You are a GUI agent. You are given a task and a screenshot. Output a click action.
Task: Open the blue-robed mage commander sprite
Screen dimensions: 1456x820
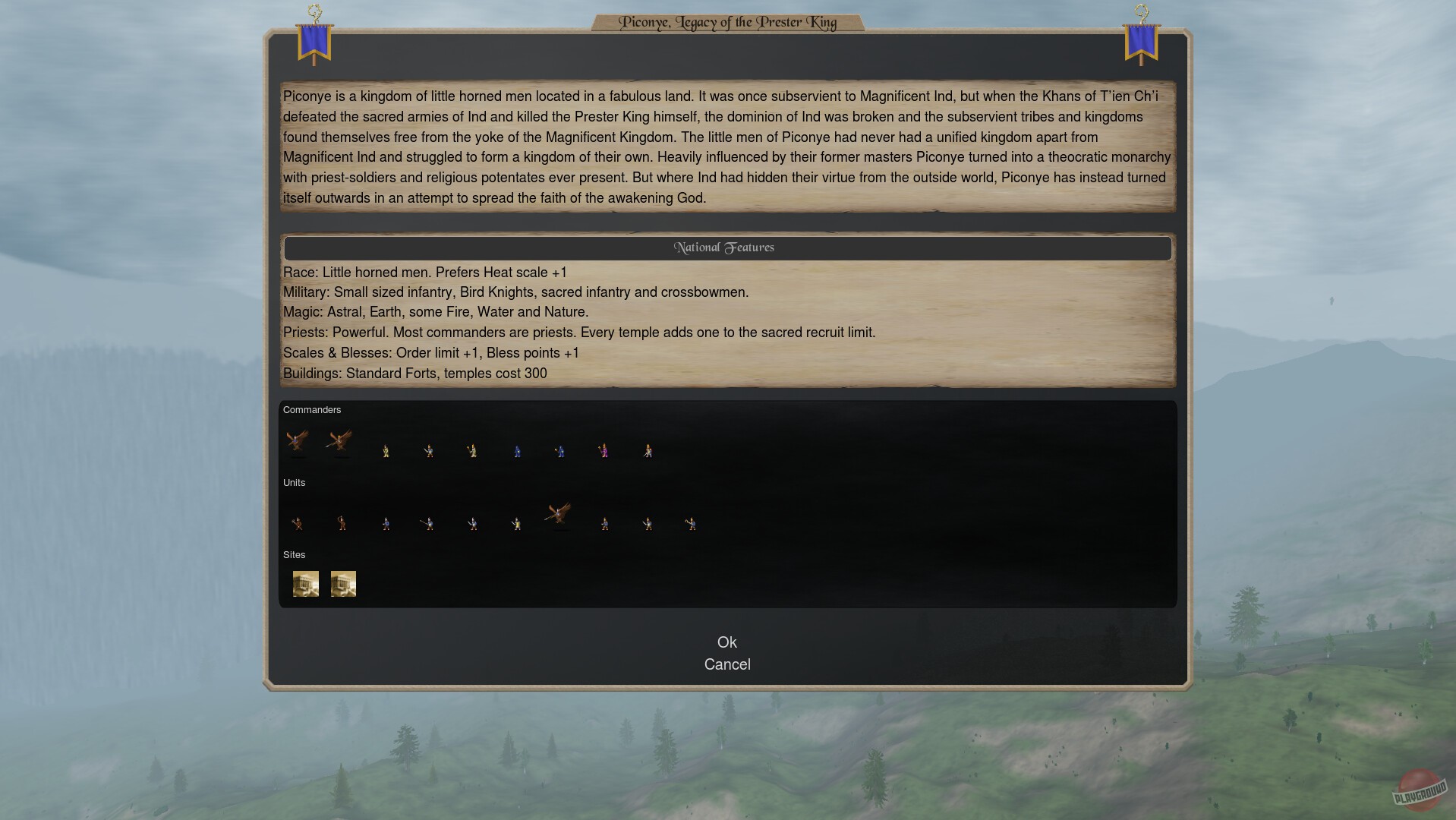[517, 450]
